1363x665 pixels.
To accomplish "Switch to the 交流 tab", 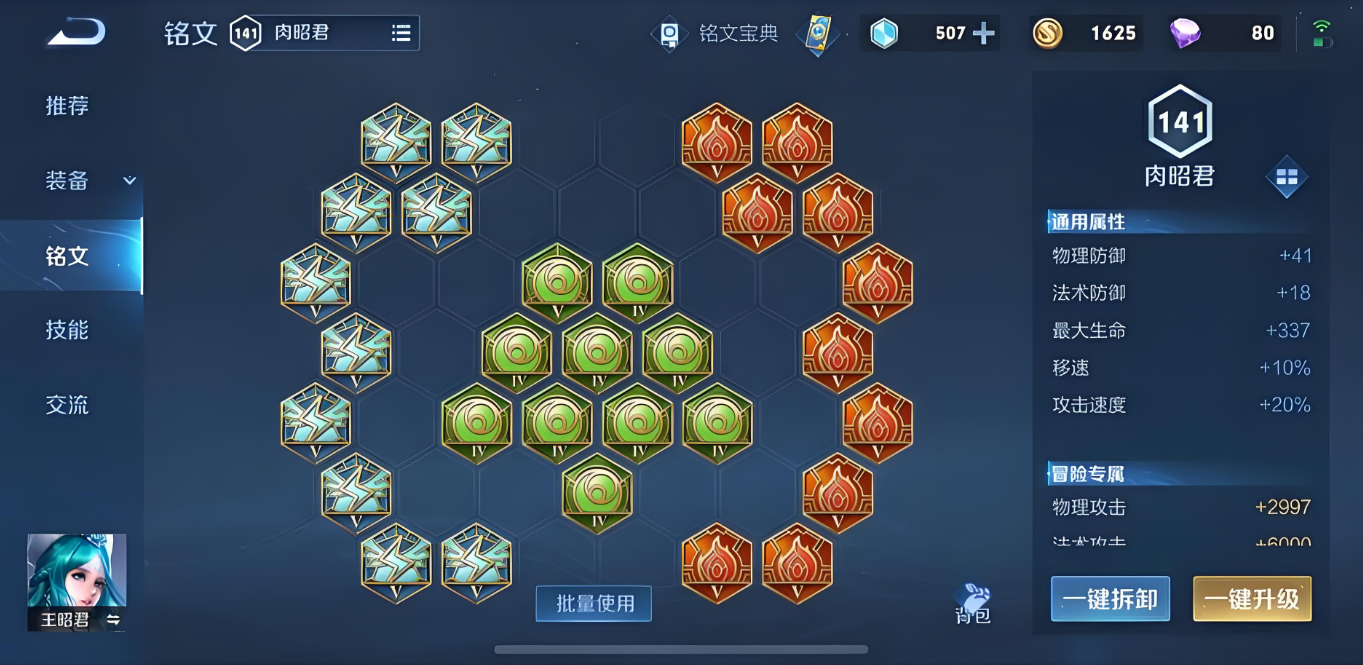I will (x=67, y=405).
